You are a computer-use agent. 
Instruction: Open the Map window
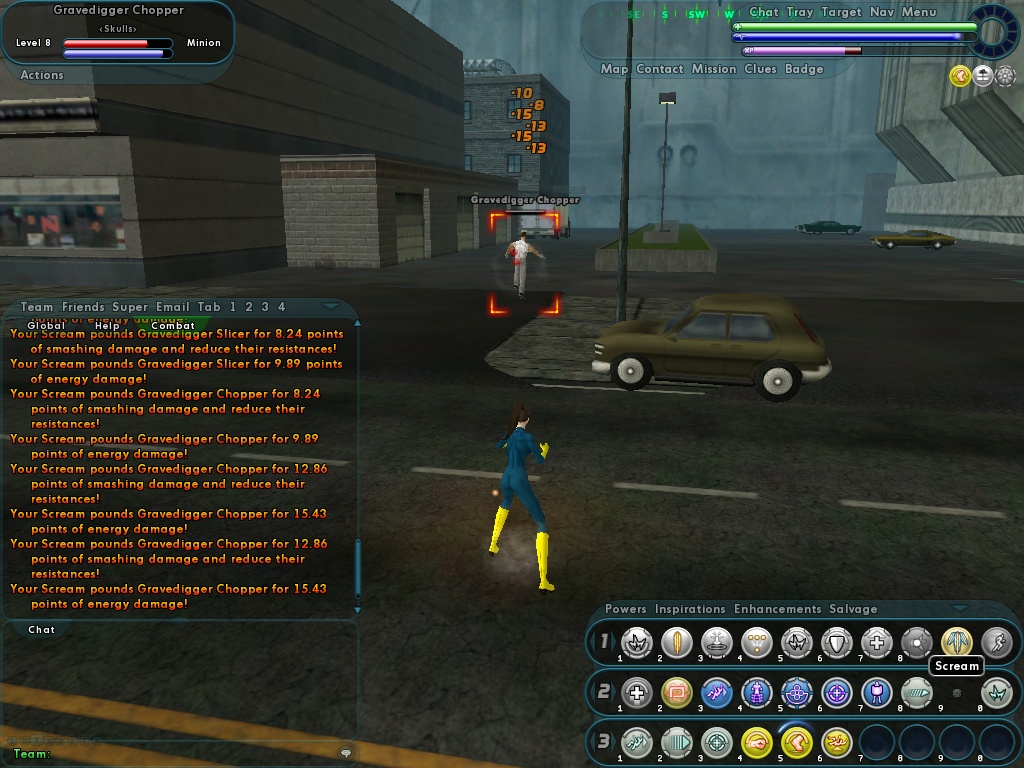[x=614, y=69]
